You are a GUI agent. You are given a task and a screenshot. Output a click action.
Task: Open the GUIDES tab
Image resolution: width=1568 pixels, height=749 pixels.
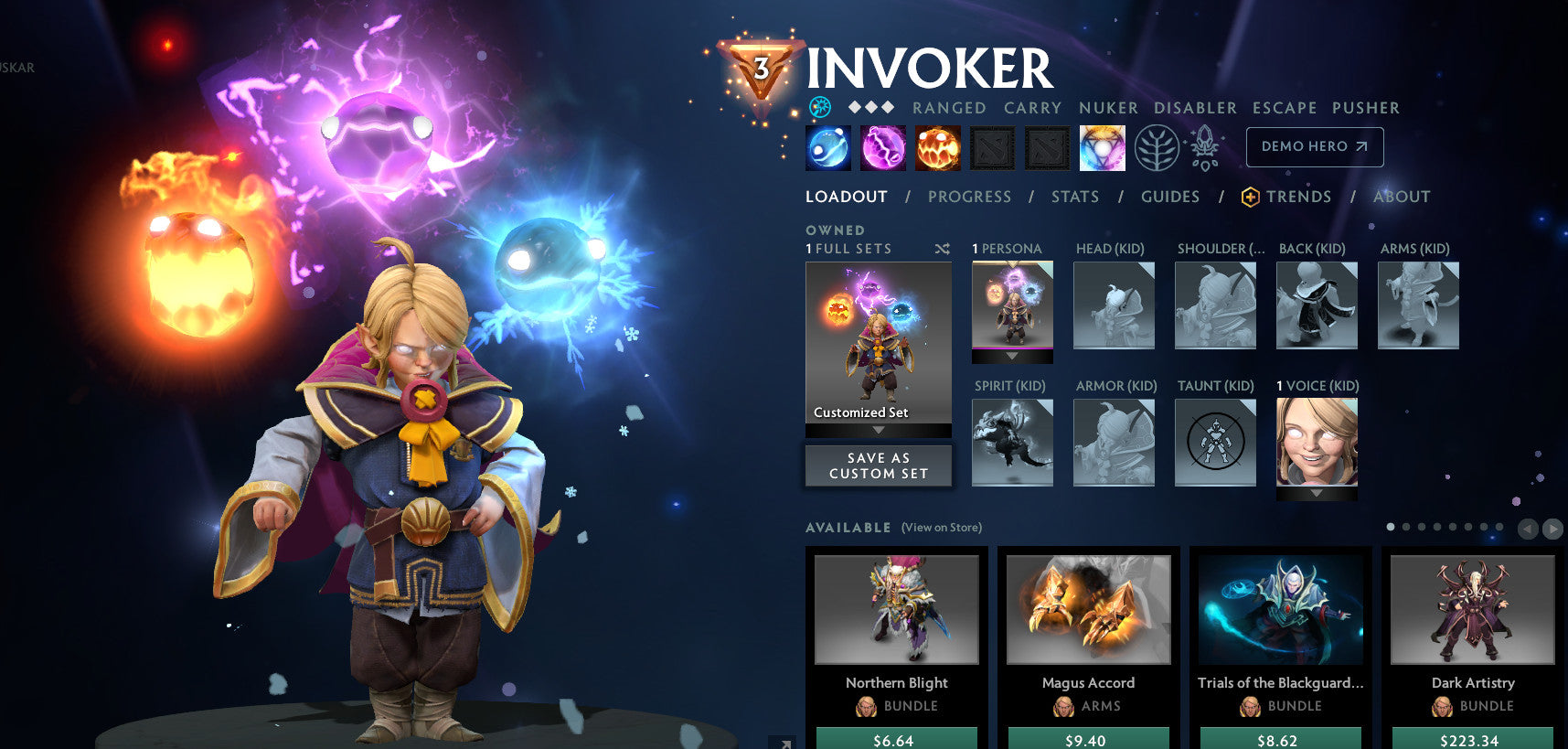[1170, 196]
